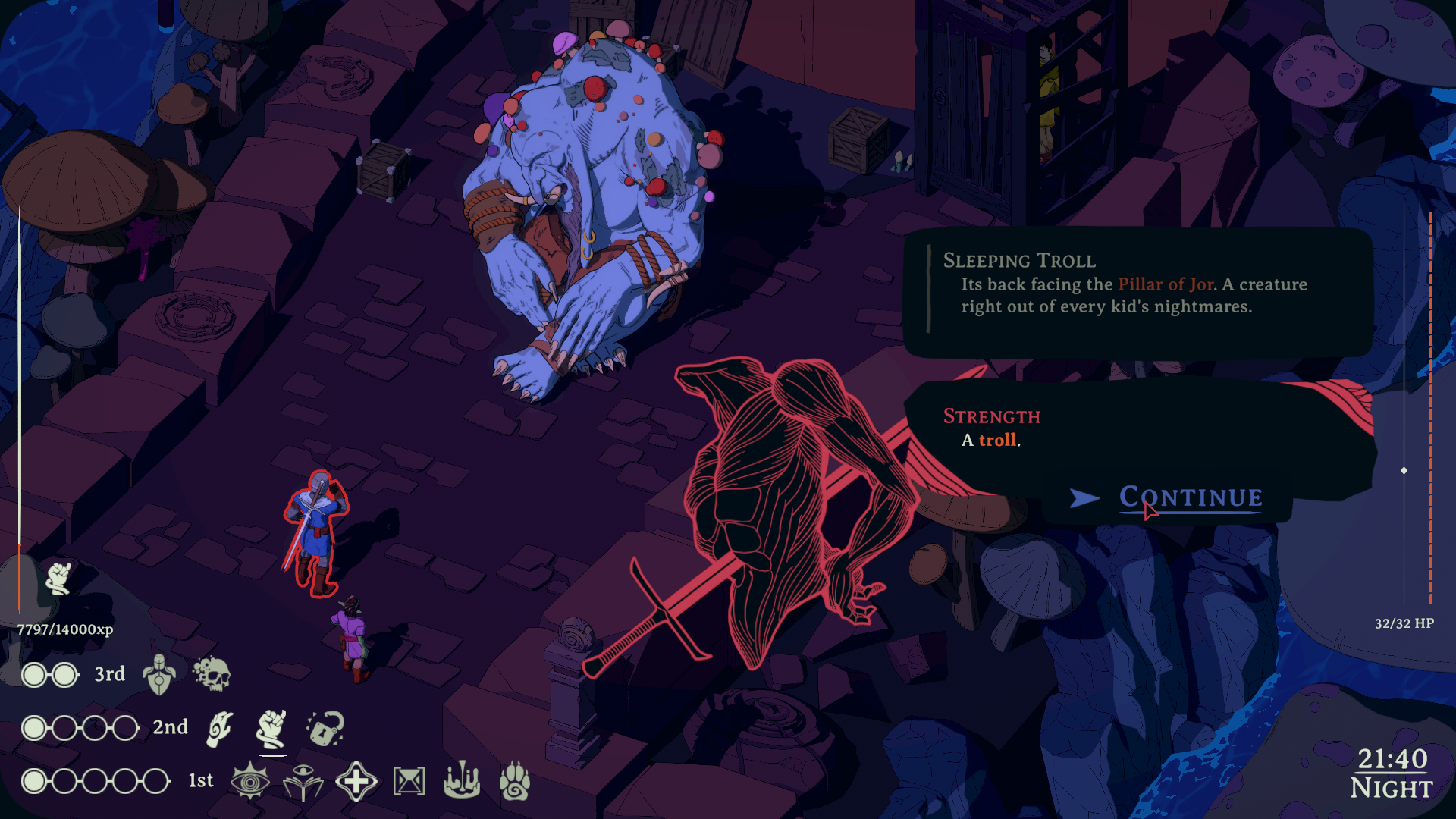Activate the paw print spell

pos(515,782)
